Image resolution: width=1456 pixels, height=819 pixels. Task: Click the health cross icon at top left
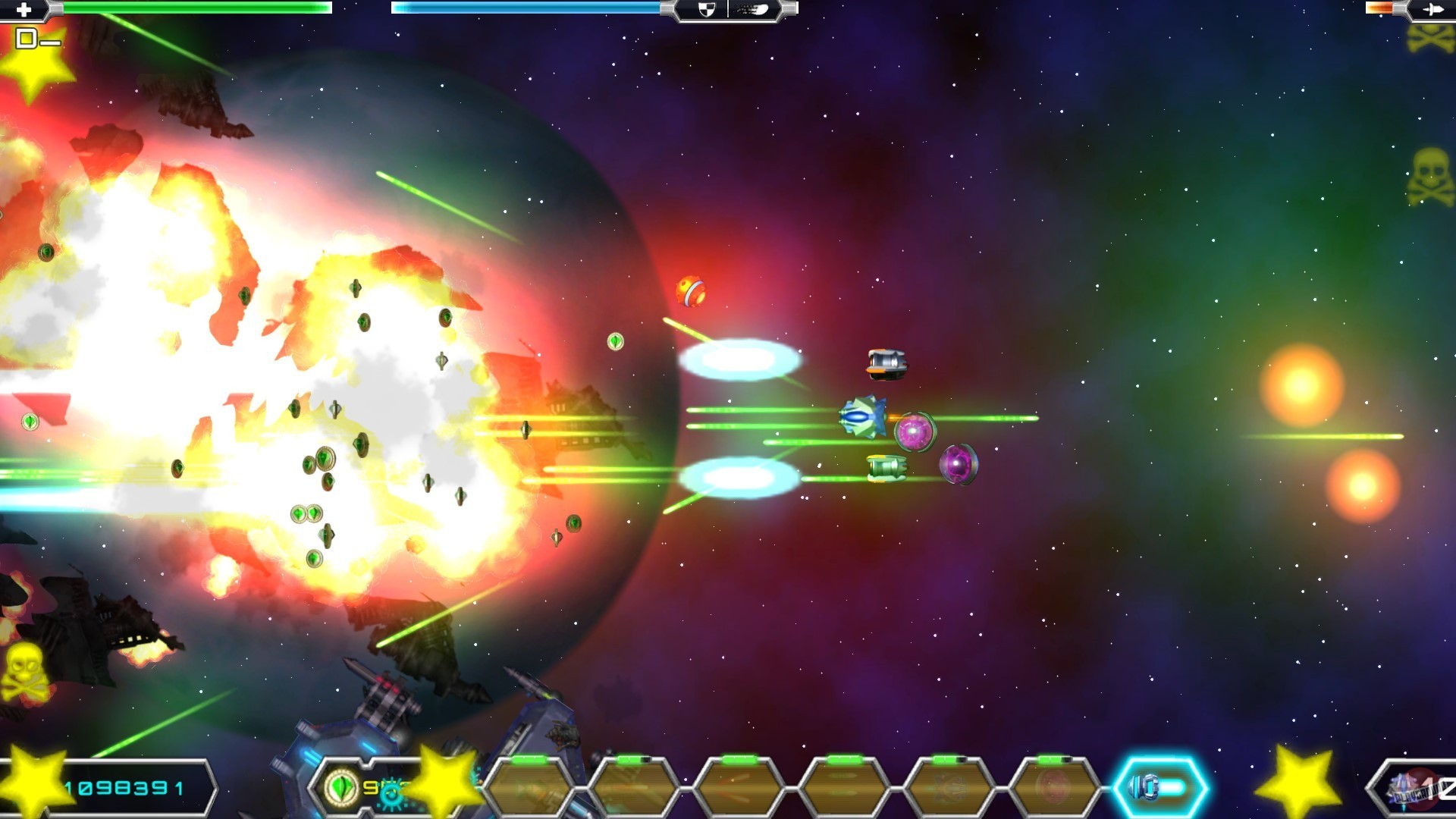pos(23,9)
